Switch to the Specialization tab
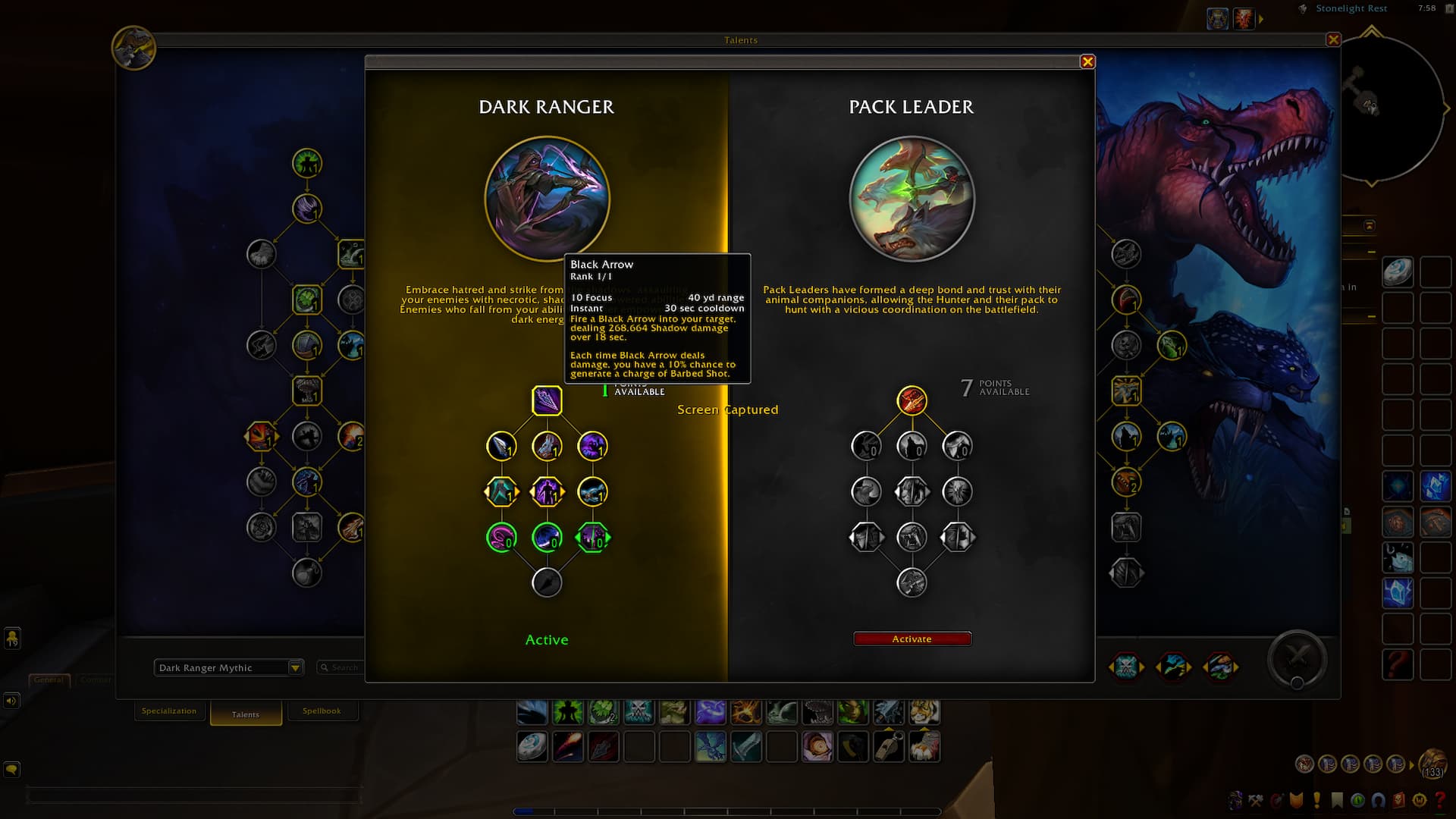 (169, 711)
